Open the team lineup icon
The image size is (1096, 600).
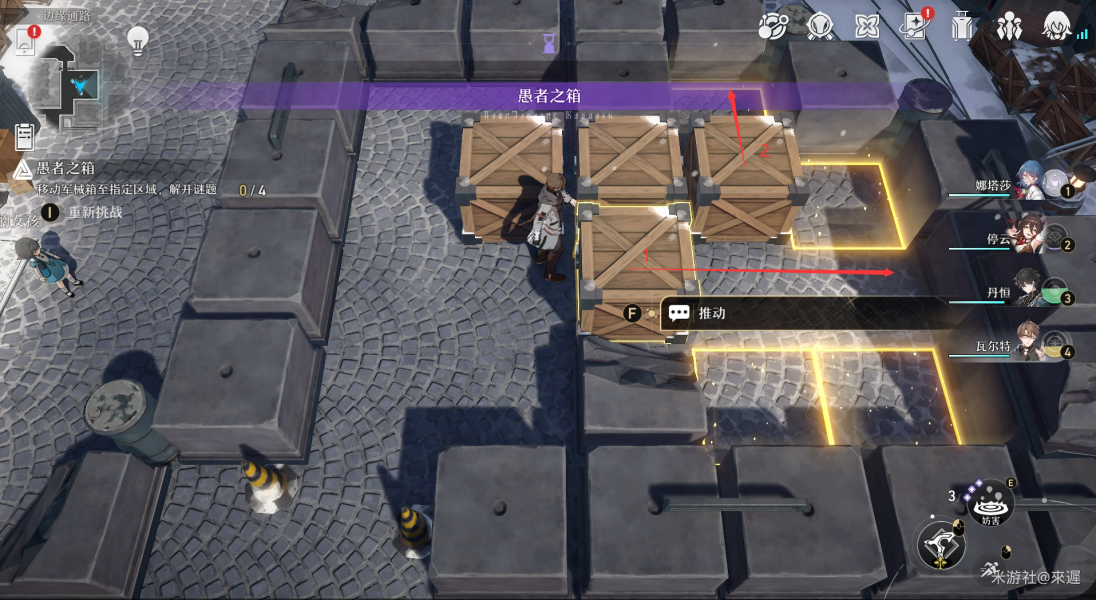pyautogui.click(x=1009, y=27)
